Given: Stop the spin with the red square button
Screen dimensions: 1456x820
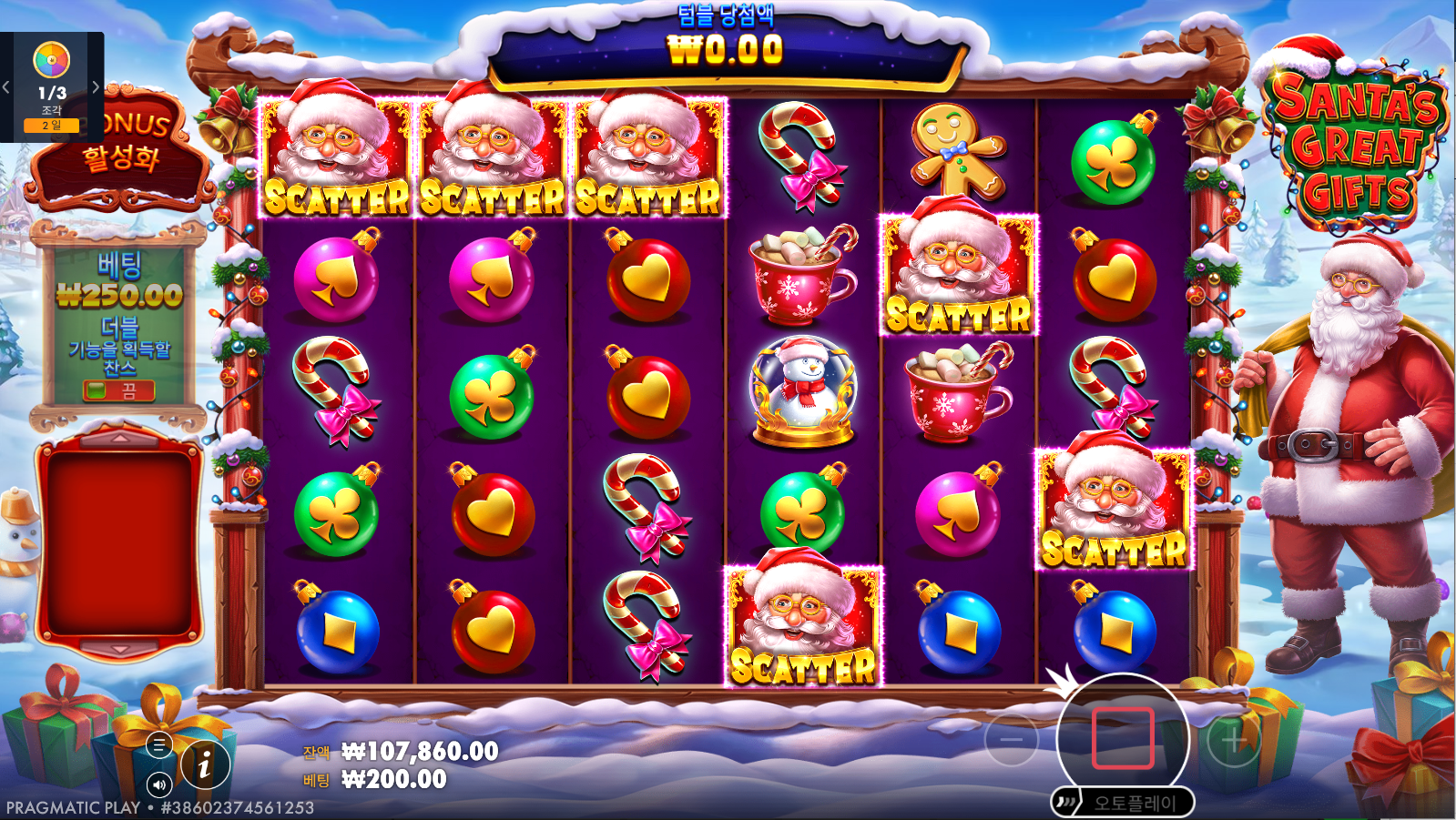Looking at the screenshot, I should [1123, 737].
